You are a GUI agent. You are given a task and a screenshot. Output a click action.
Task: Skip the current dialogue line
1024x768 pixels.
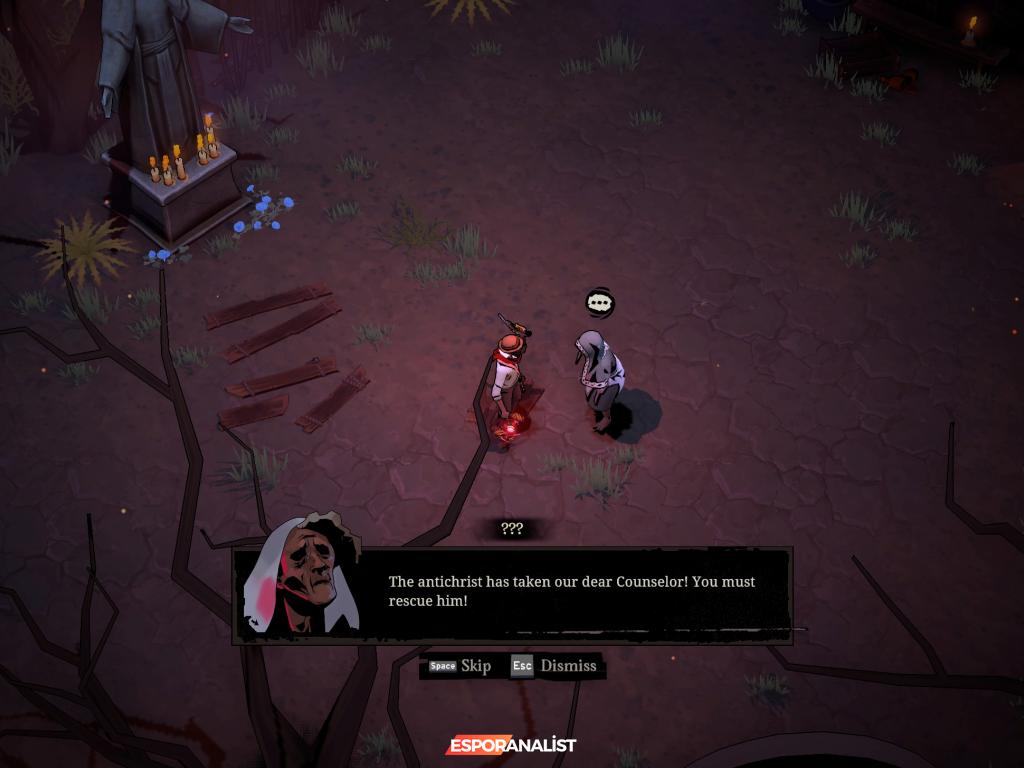click(x=461, y=666)
